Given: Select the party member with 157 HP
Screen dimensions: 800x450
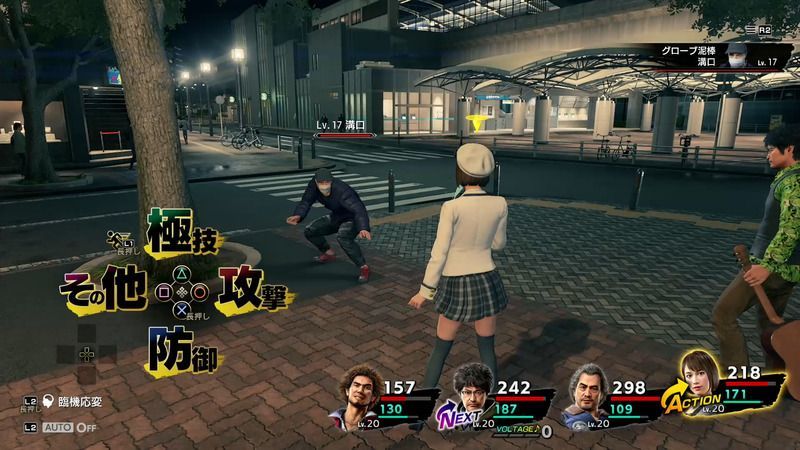Looking at the screenshot, I should pos(363,391).
